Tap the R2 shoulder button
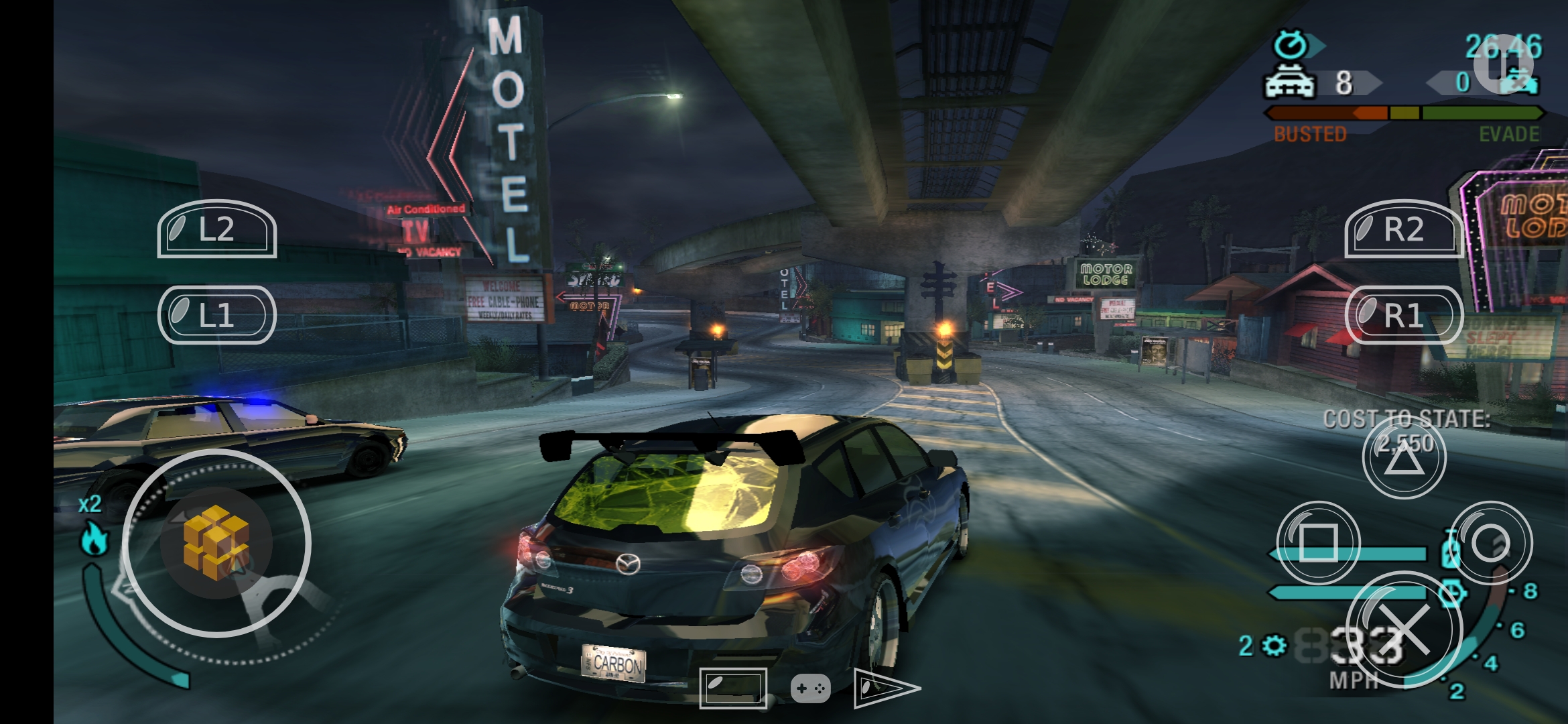Screen dimensions: 1568x724 click(1404, 229)
